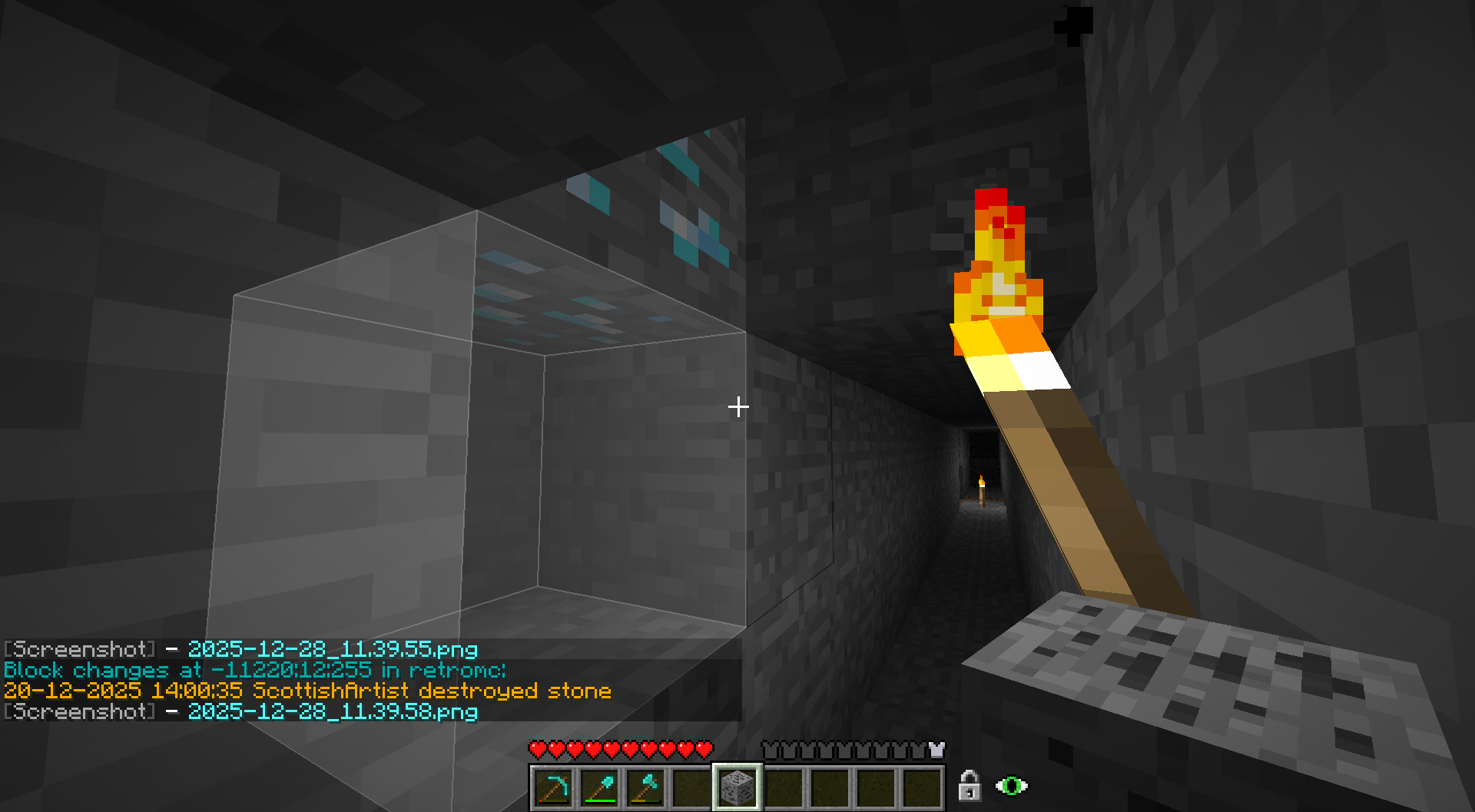Open the 2025-12-28_11.39.55.png screenshot link

click(x=333, y=650)
